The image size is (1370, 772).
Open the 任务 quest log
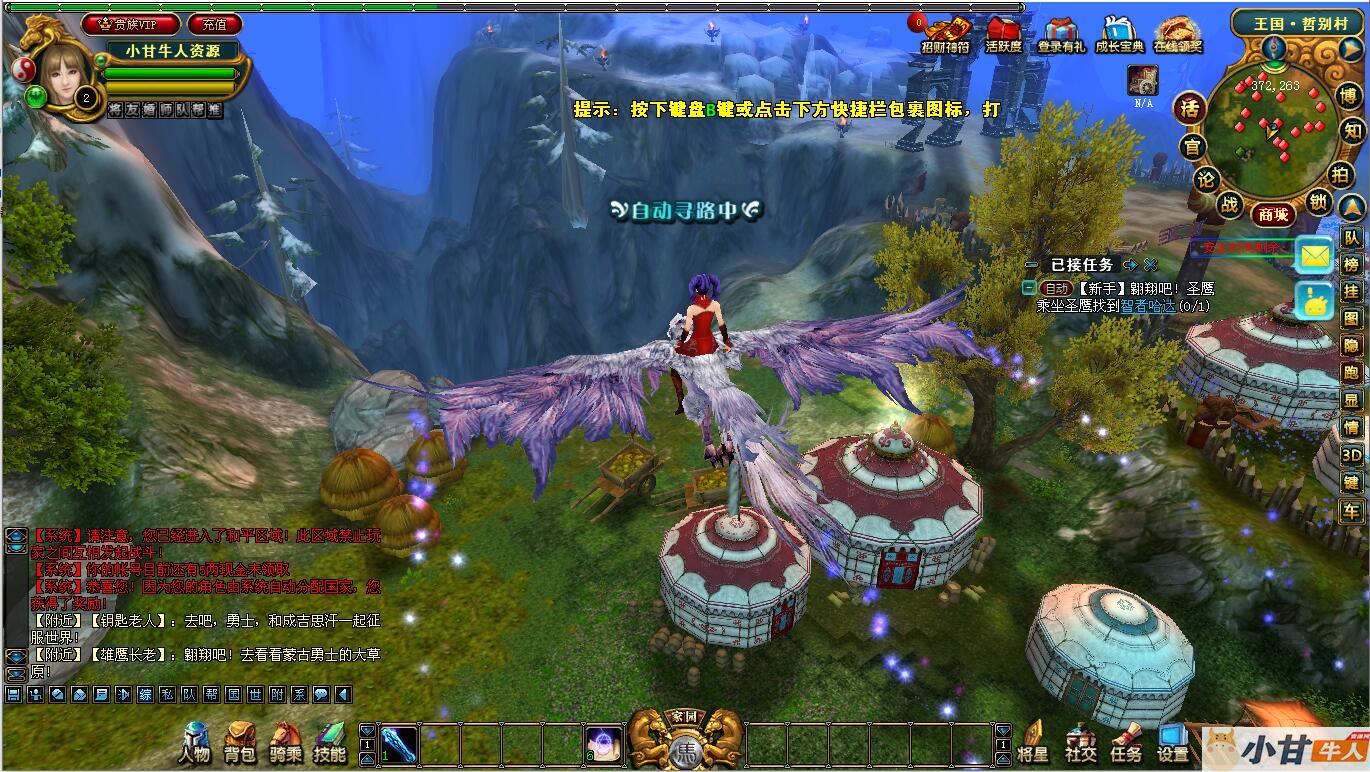[1126, 742]
